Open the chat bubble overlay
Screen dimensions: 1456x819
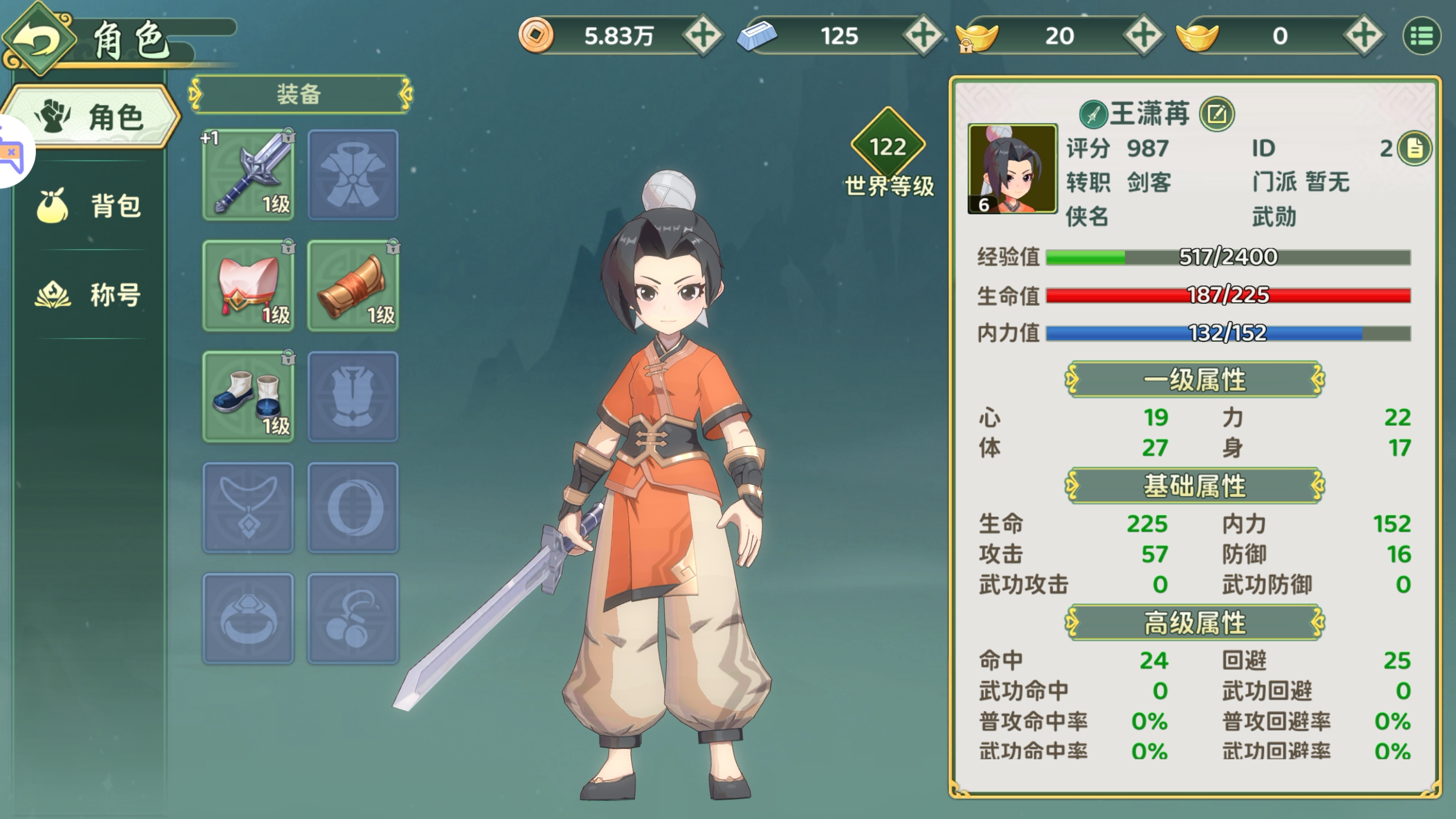pyautogui.click(x=12, y=152)
